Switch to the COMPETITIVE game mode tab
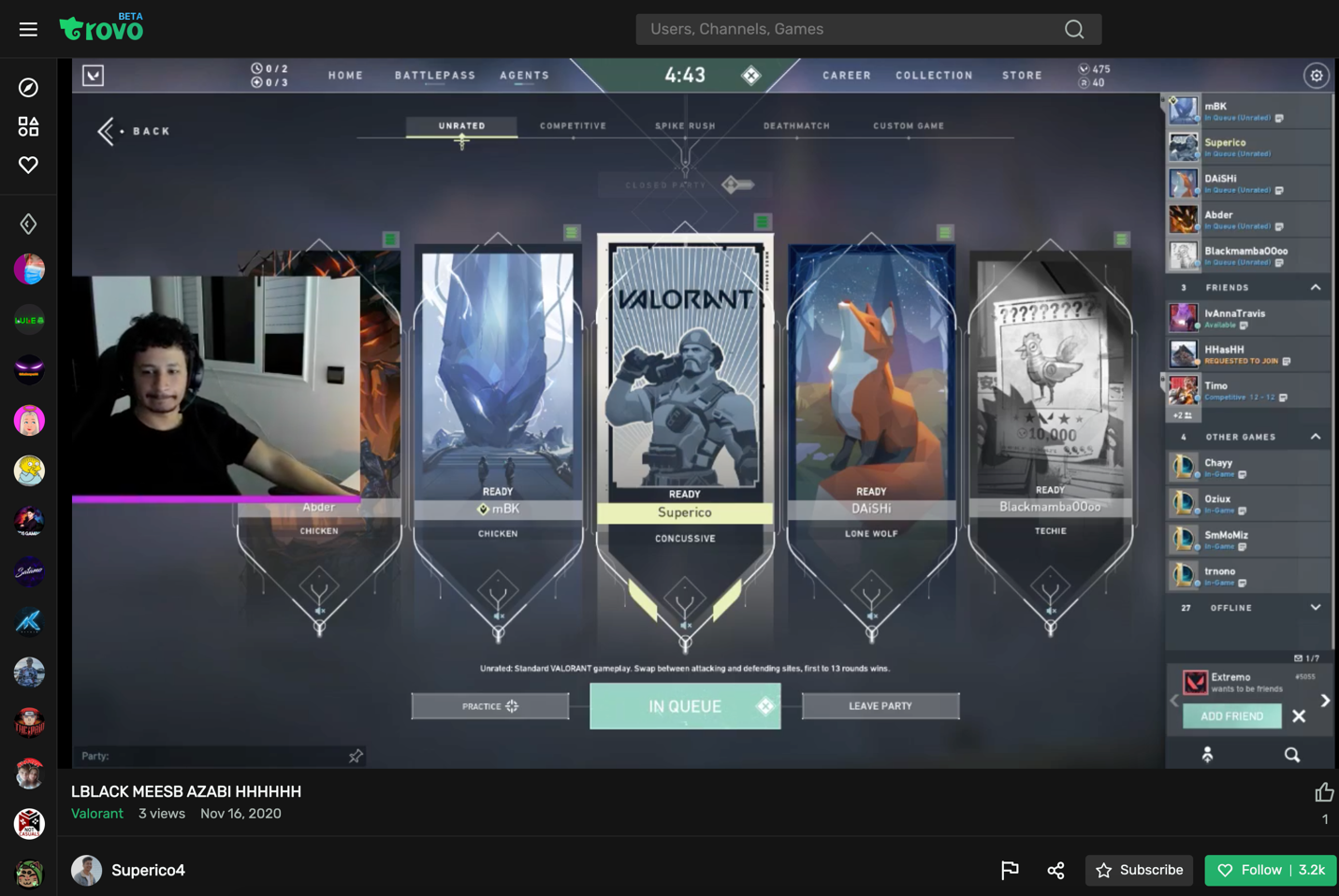The width and height of the screenshot is (1339, 896). tap(572, 124)
